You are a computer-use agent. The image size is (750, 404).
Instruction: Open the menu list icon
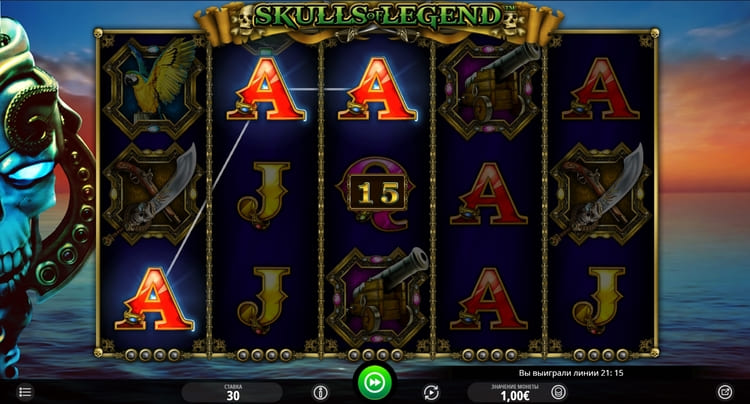pyautogui.click(x=25, y=392)
